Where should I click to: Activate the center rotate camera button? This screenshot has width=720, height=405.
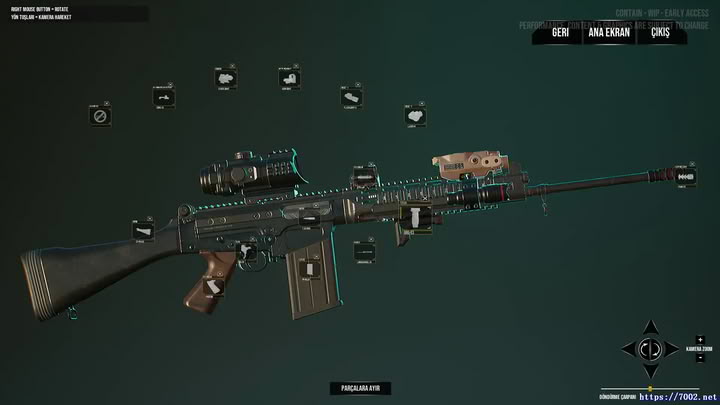(649, 349)
